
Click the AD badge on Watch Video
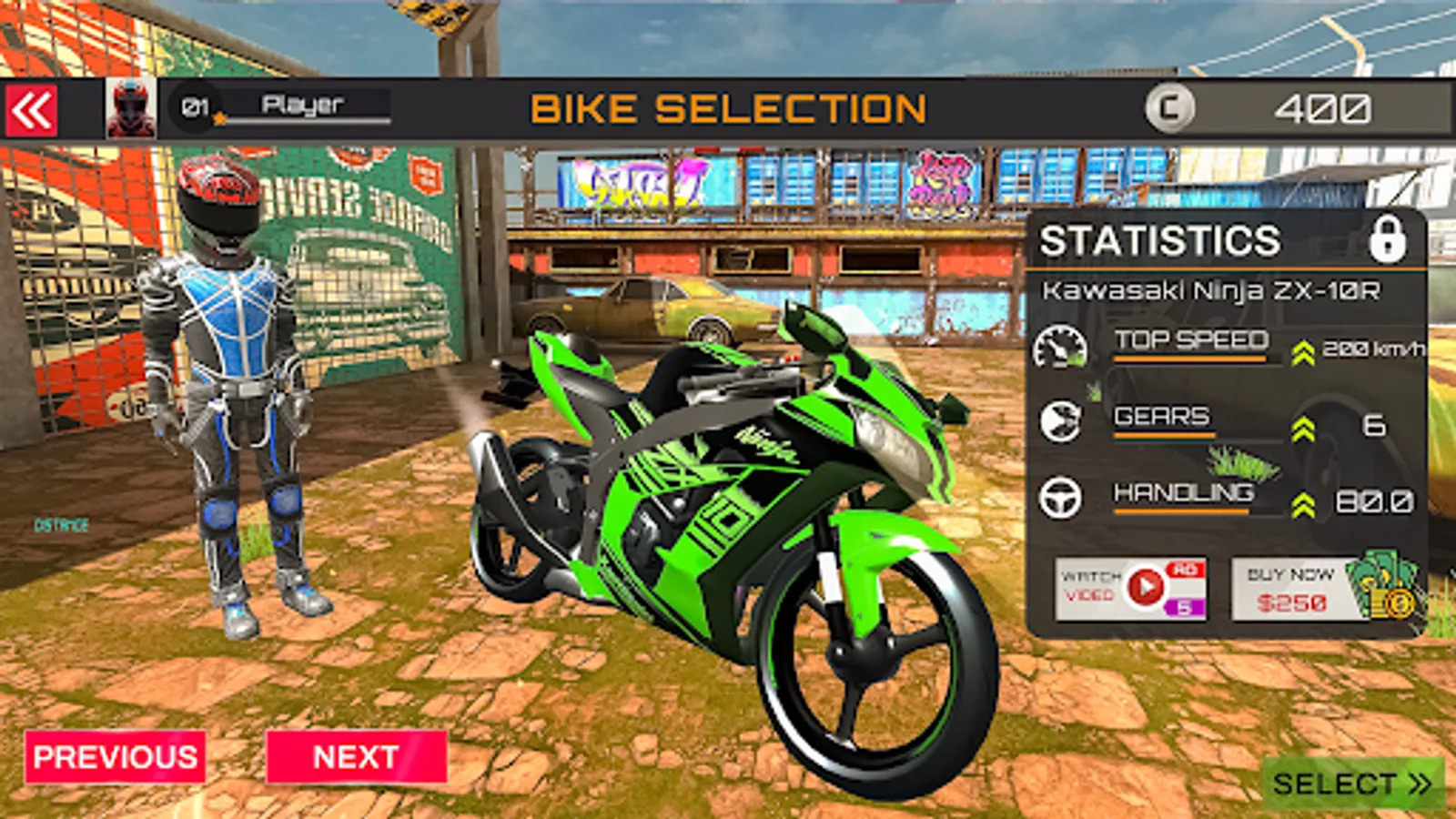pos(1186,569)
